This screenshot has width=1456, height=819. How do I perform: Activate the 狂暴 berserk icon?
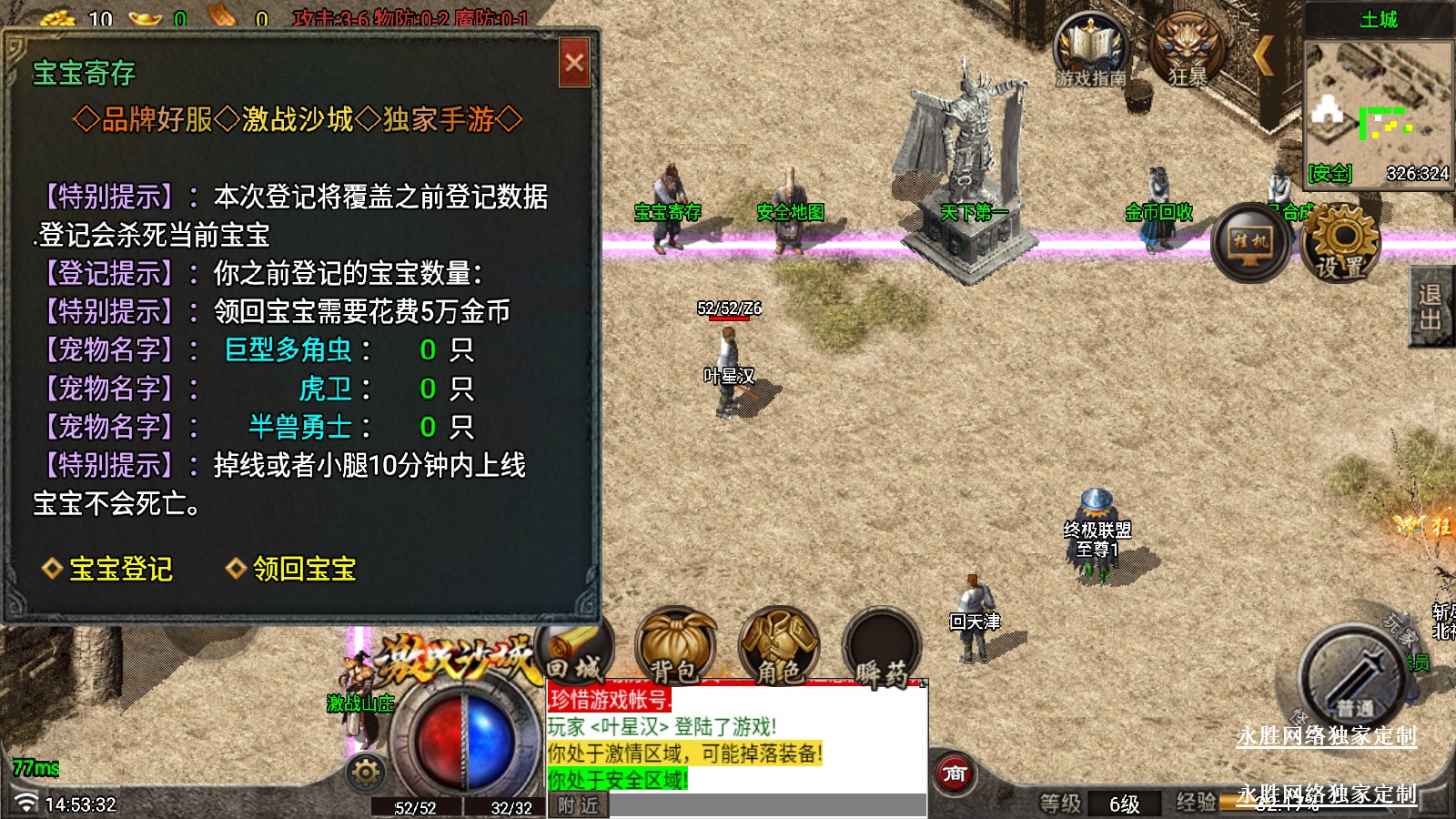pyautogui.click(x=1188, y=50)
